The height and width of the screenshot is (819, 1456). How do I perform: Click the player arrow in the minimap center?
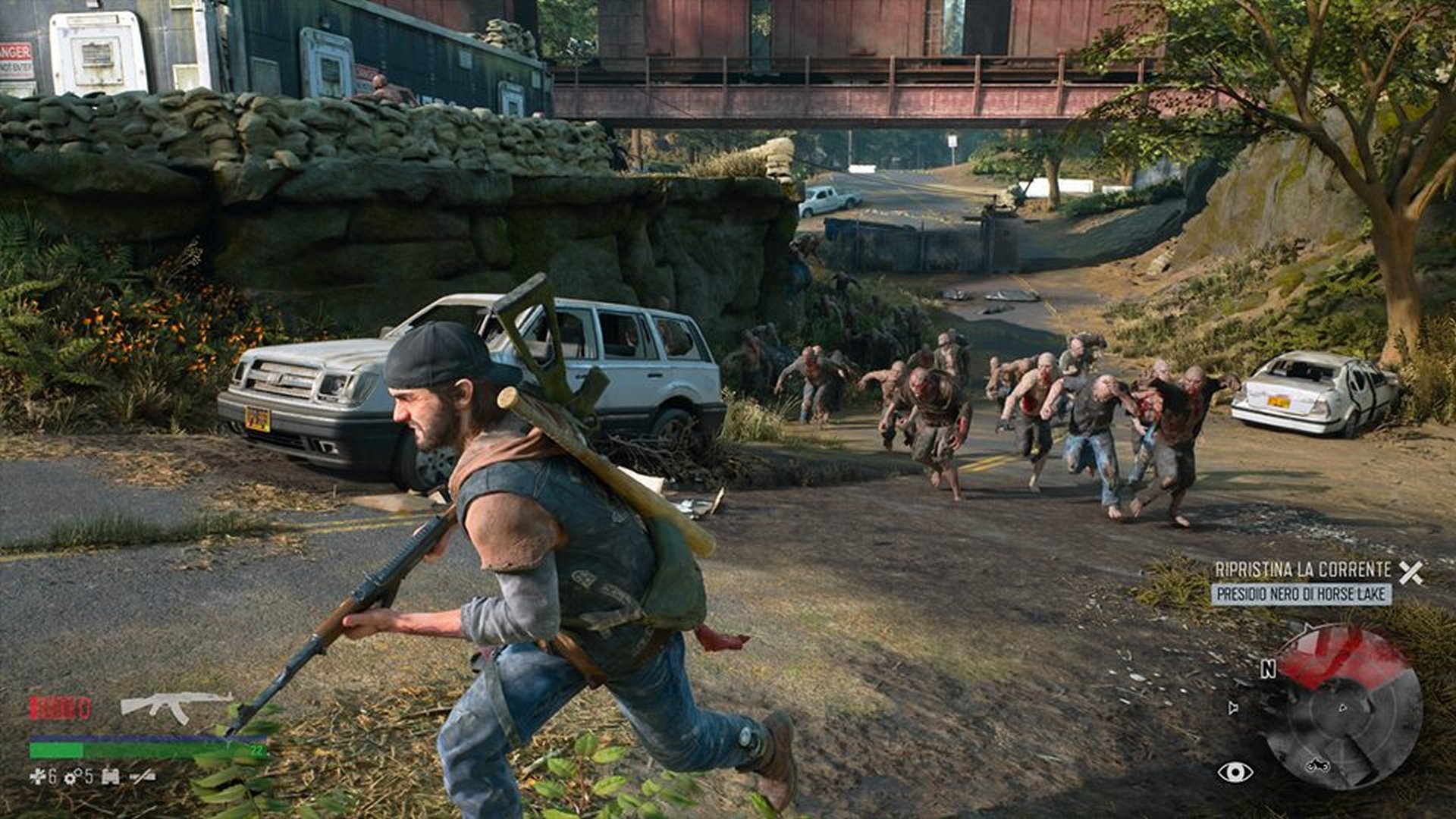point(1342,708)
